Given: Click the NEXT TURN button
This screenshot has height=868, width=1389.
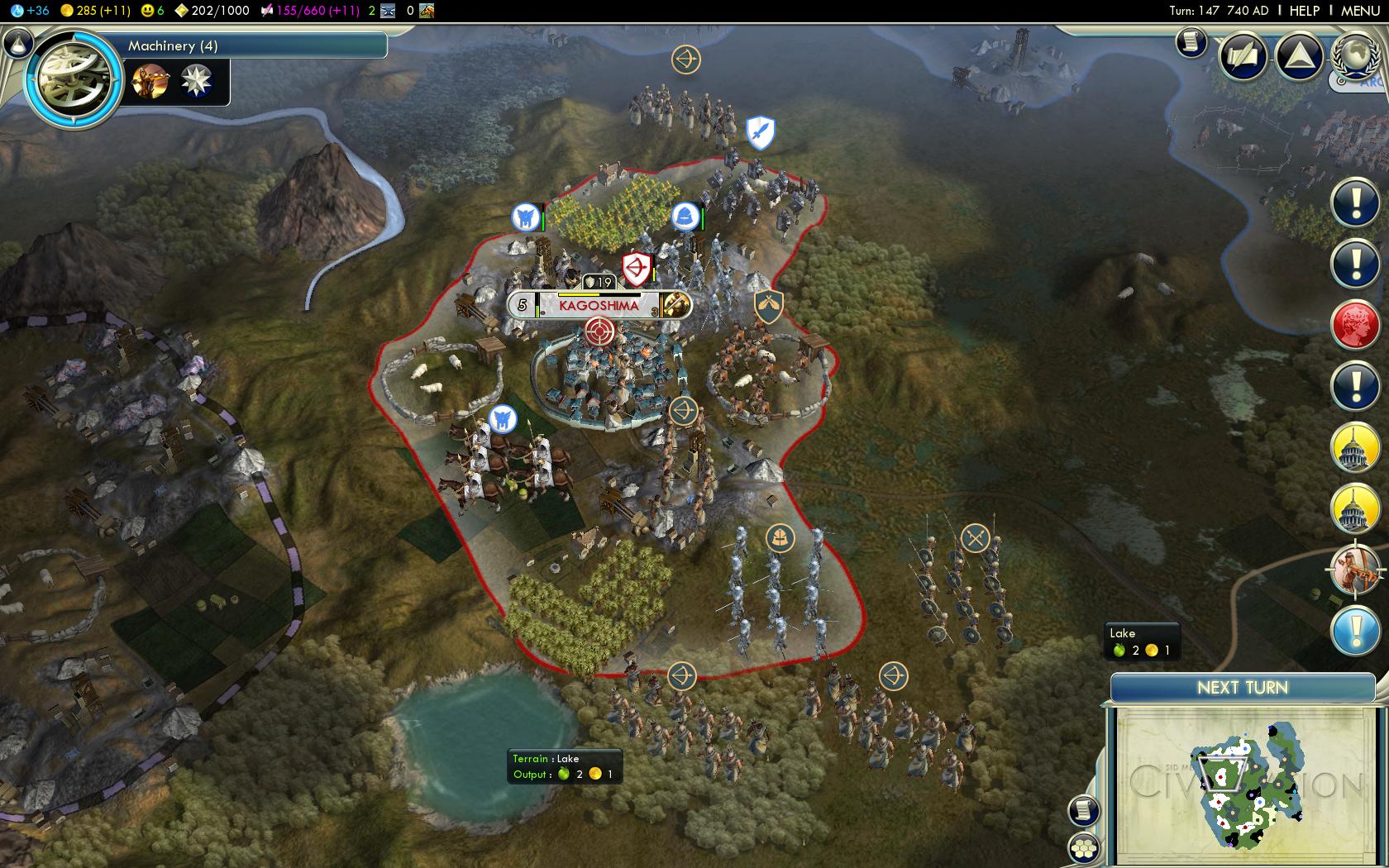Looking at the screenshot, I should (1242, 688).
